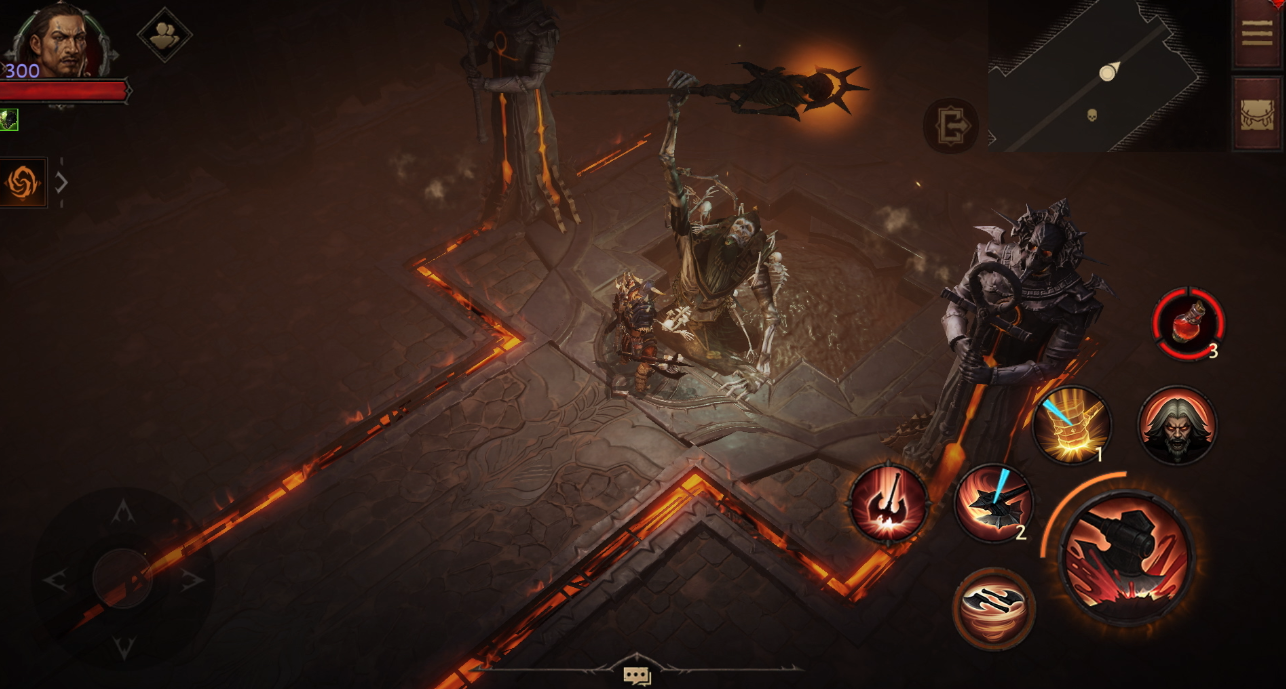Use the thrown axe skill
Image resolution: width=1286 pixels, height=689 pixels.
pyautogui.click(x=992, y=503)
